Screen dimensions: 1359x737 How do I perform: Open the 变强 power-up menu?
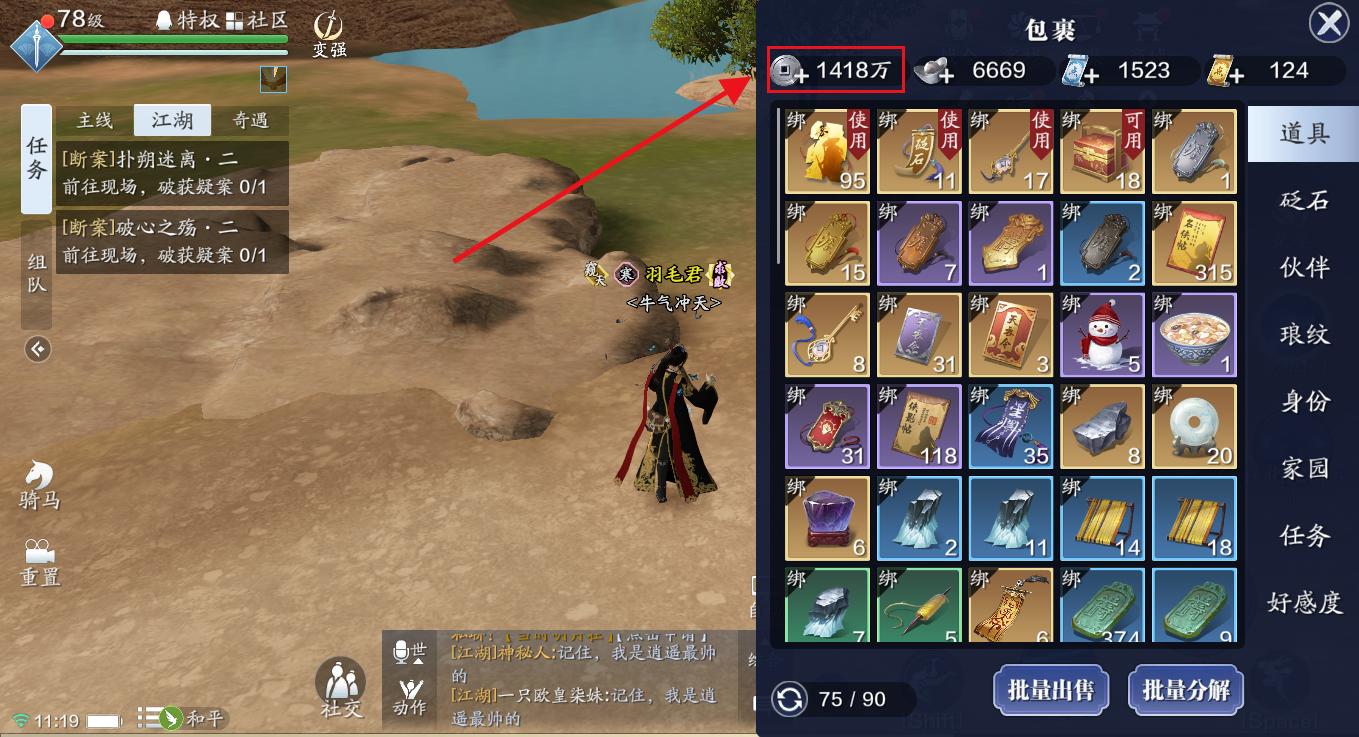pyautogui.click(x=329, y=35)
